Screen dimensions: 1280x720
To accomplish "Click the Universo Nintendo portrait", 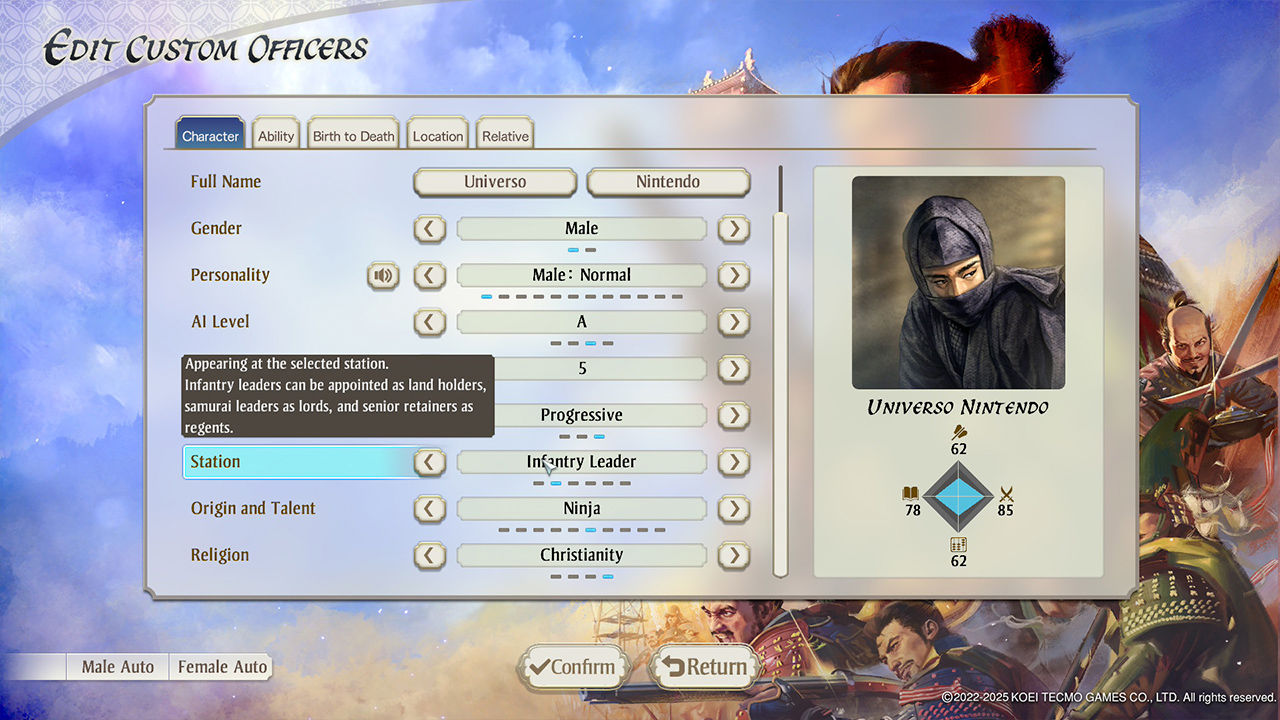I will click(958, 282).
